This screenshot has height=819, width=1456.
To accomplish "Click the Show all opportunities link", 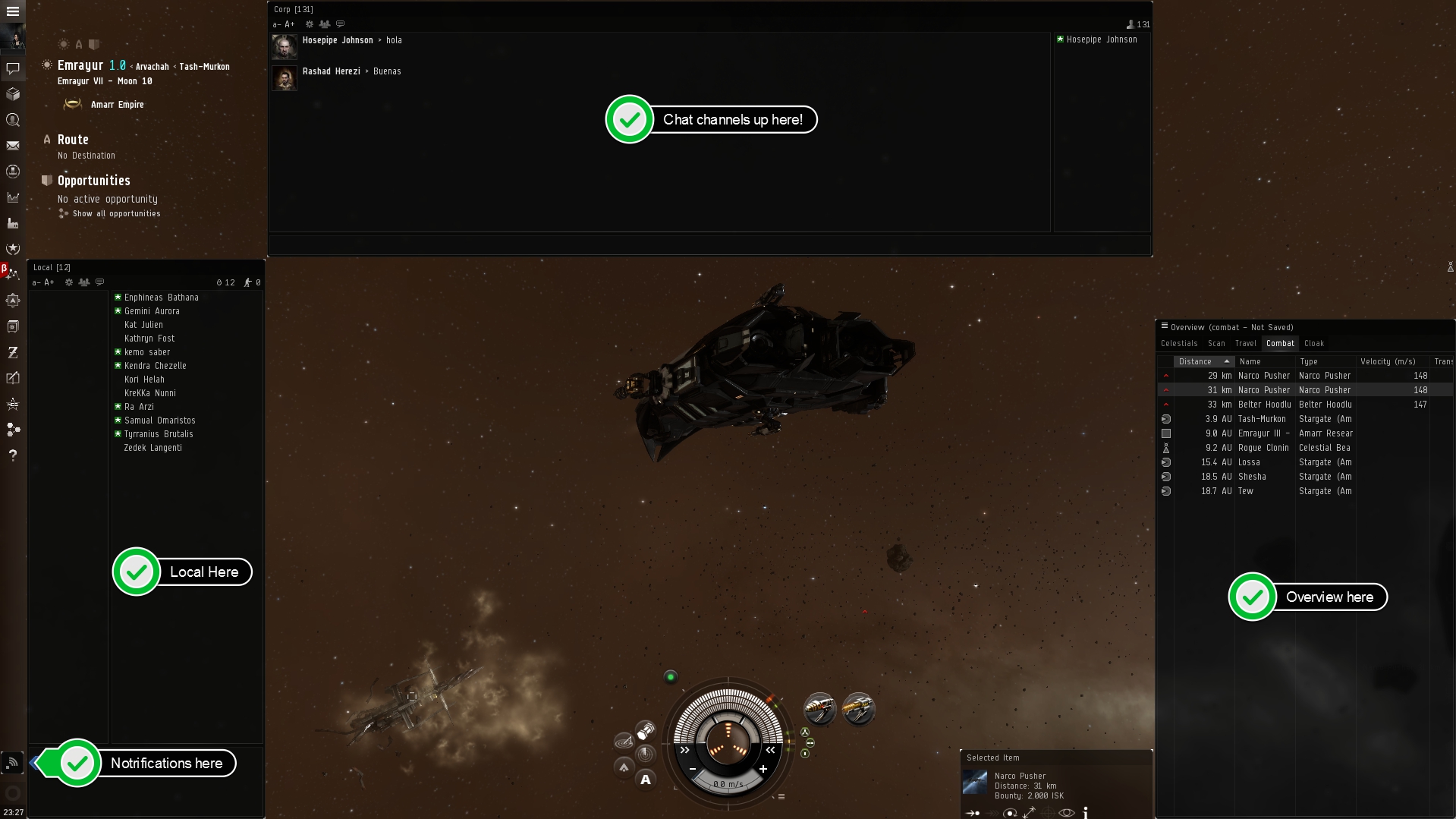I will click(x=115, y=213).
